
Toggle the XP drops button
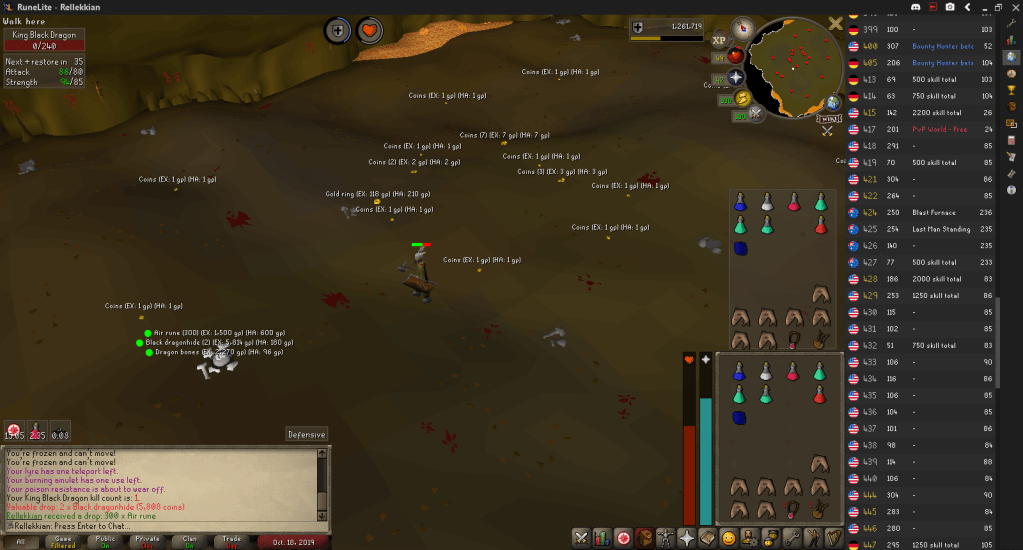(719, 41)
